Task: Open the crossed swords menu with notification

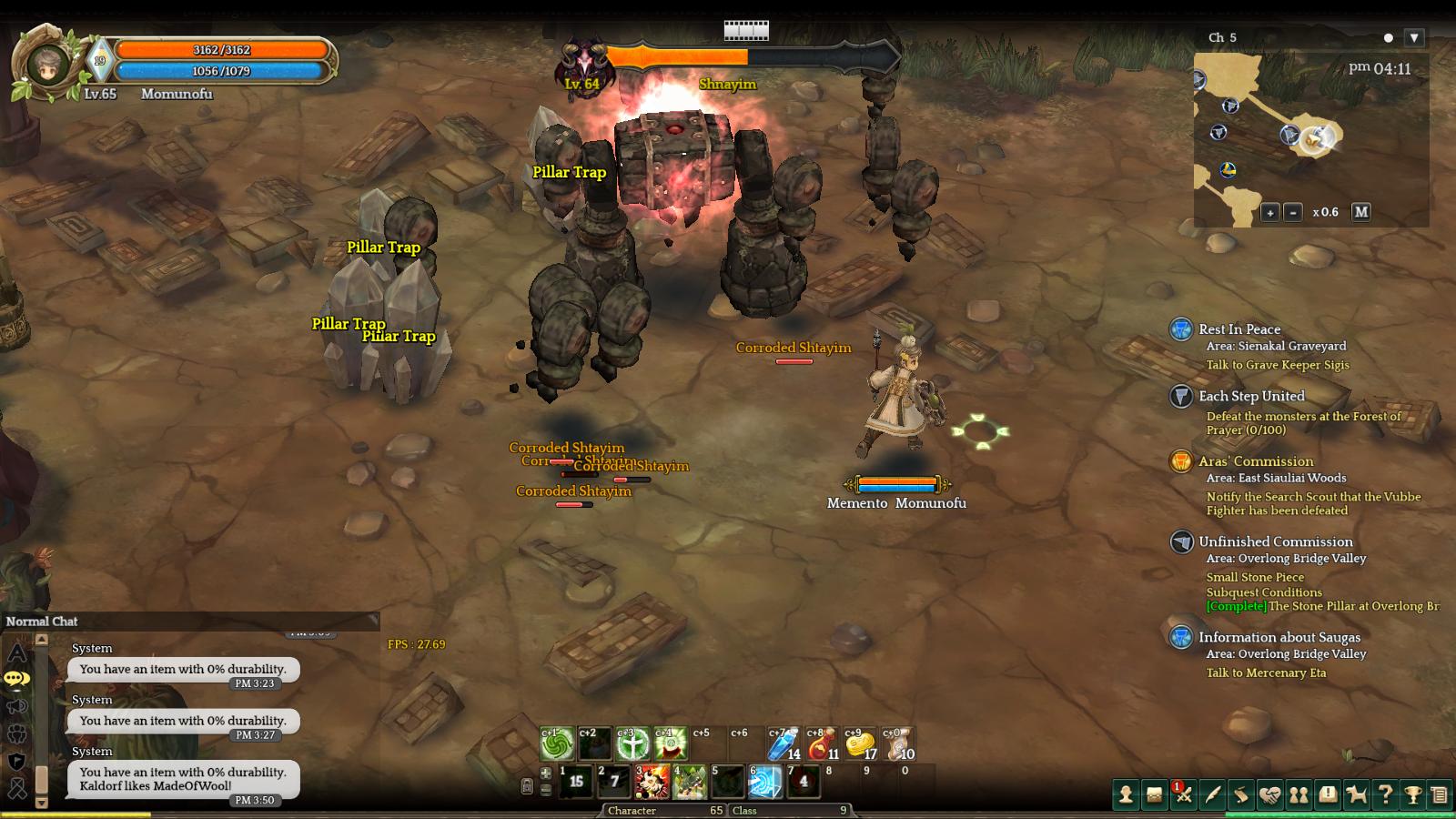Action: [x=1183, y=795]
